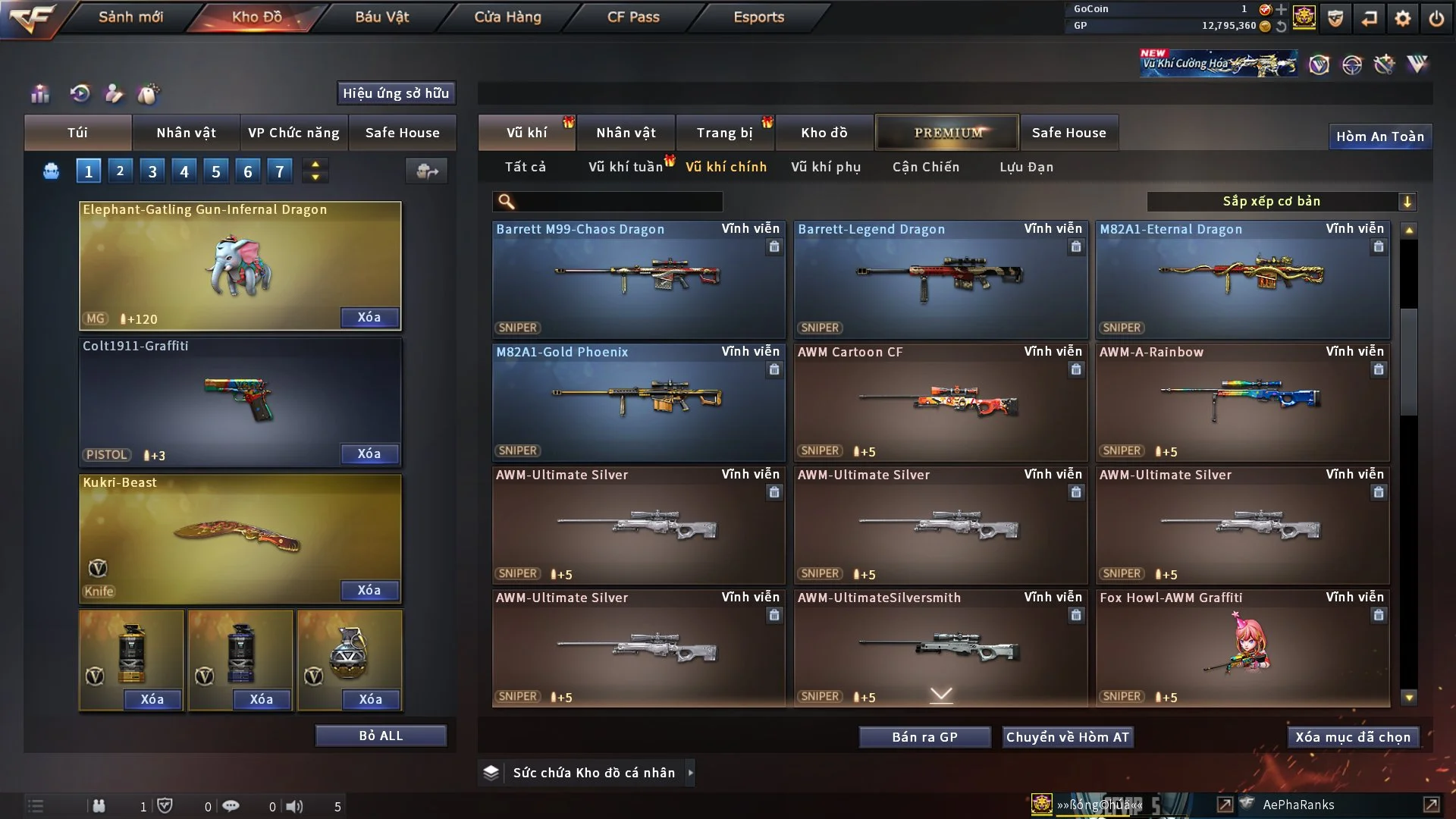Open the CF Pass menu
Viewport: 1456px width, 819px height.
pyautogui.click(x=633, y=17)
